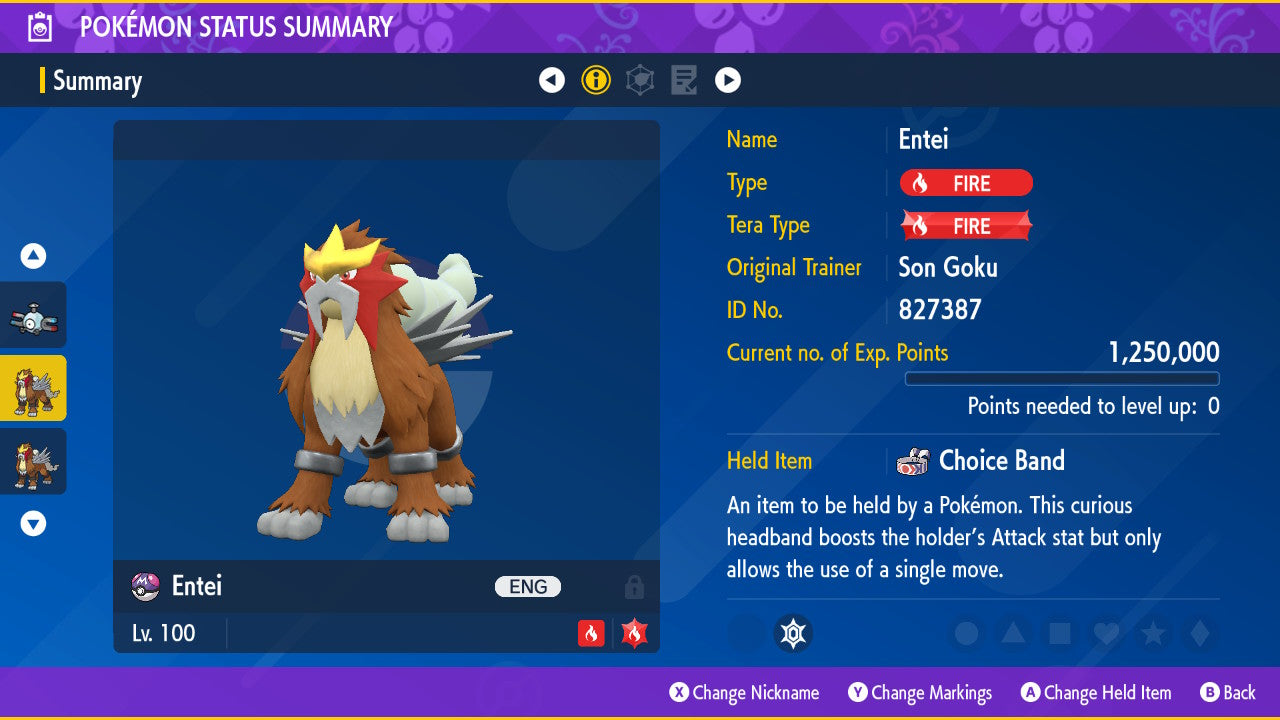This screenshot has width=1280, height=720.
Task: Open Change Markings option
Action: pos(920,693)
